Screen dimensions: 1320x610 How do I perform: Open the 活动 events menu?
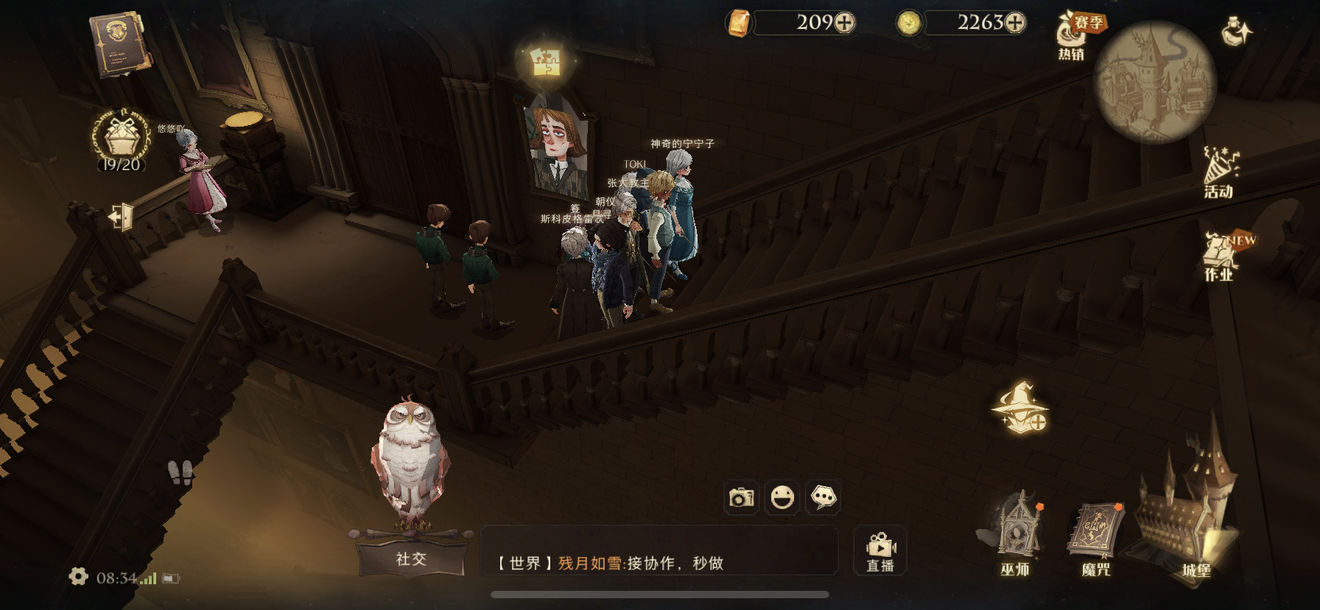point(1219,173)
